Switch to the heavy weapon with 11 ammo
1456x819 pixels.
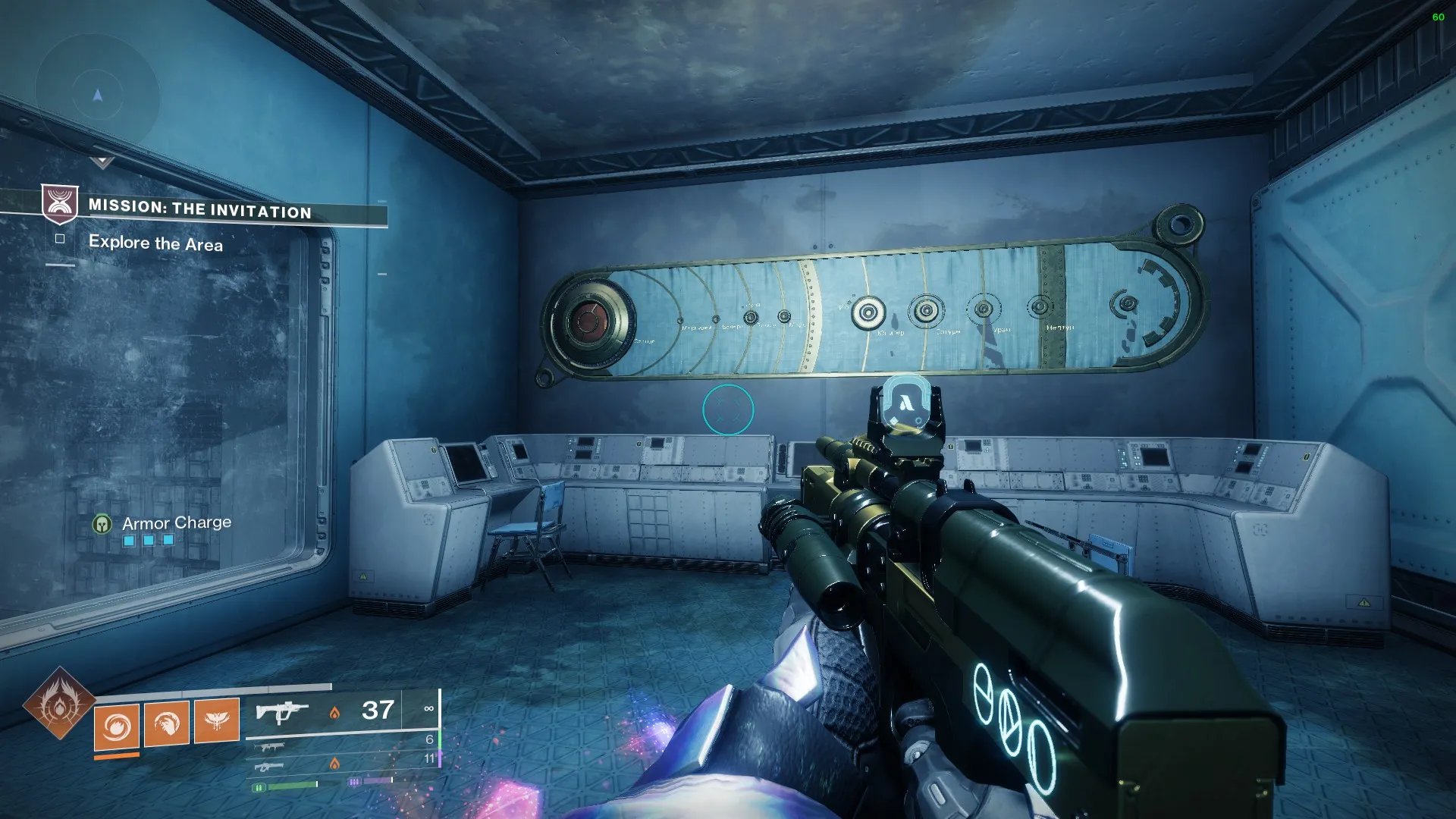pos(271,767)
